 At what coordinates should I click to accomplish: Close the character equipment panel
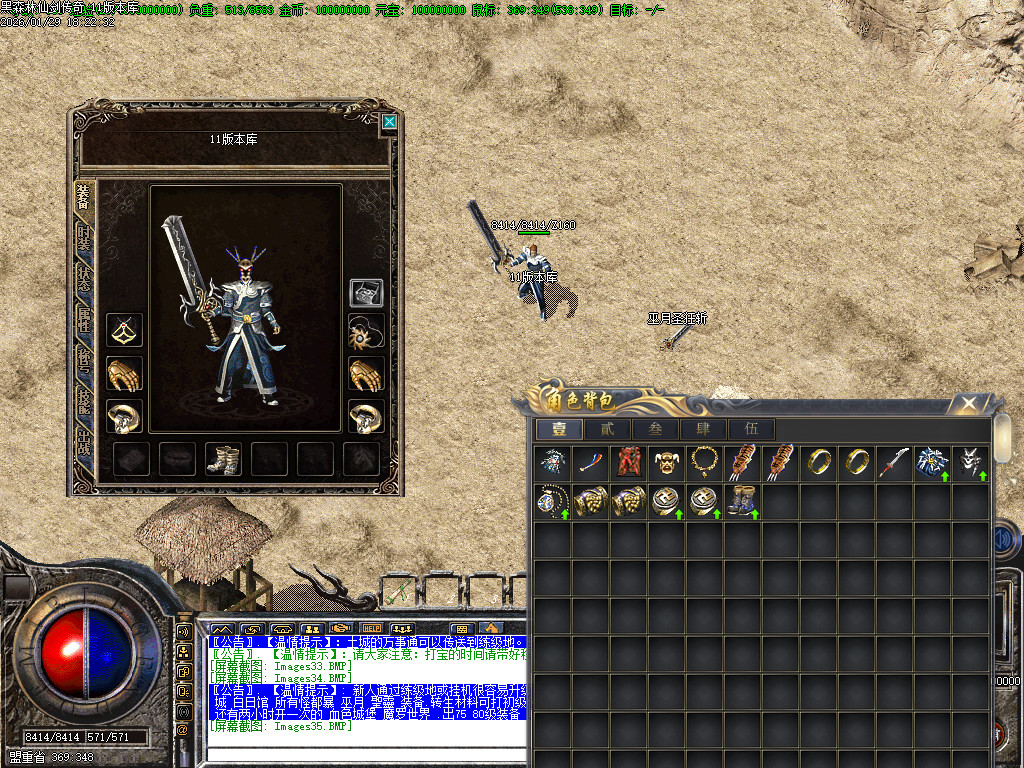pyautogui.click(x=389, y=122)
